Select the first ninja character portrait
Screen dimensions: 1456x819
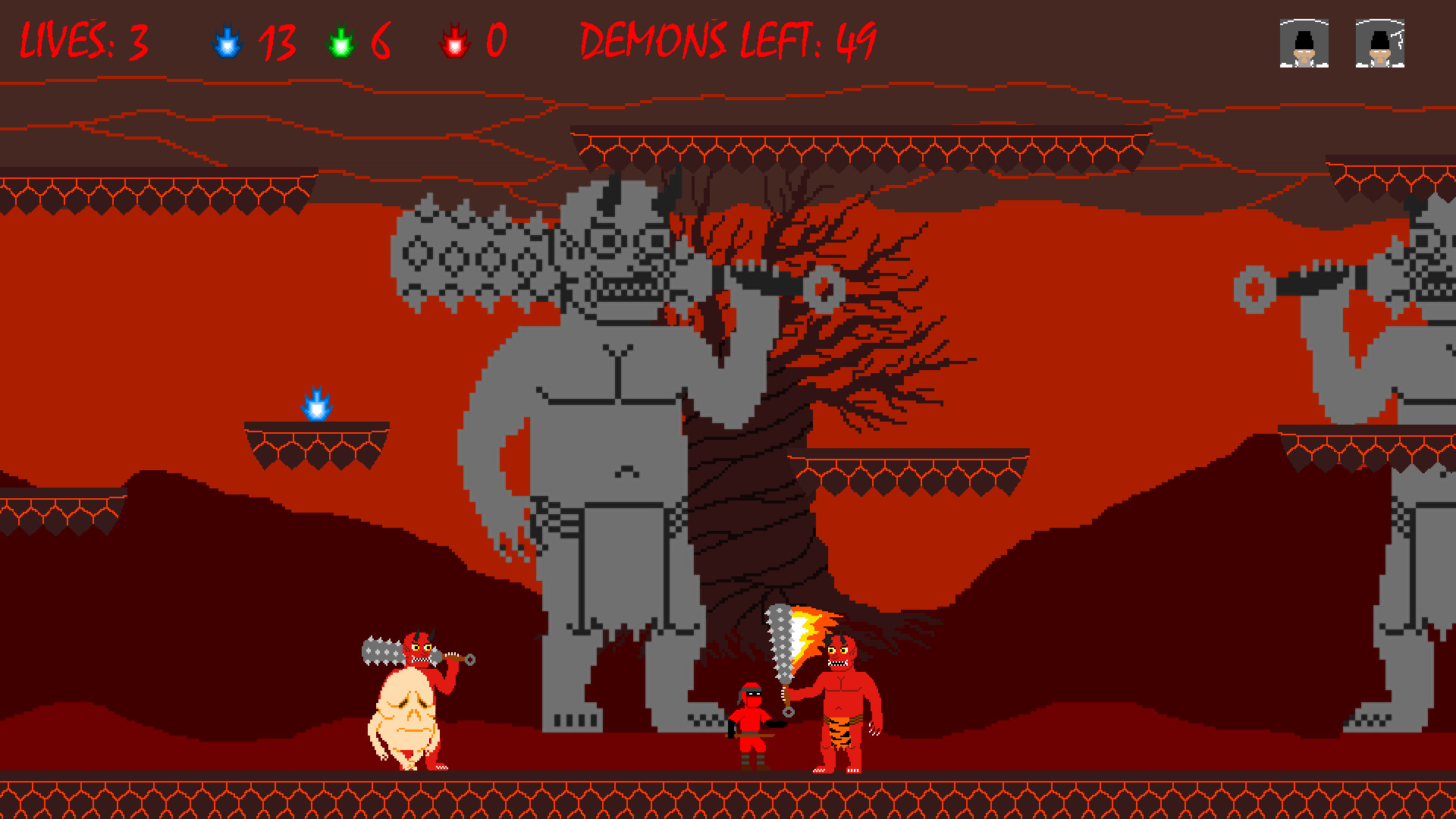coord(1304,44)
